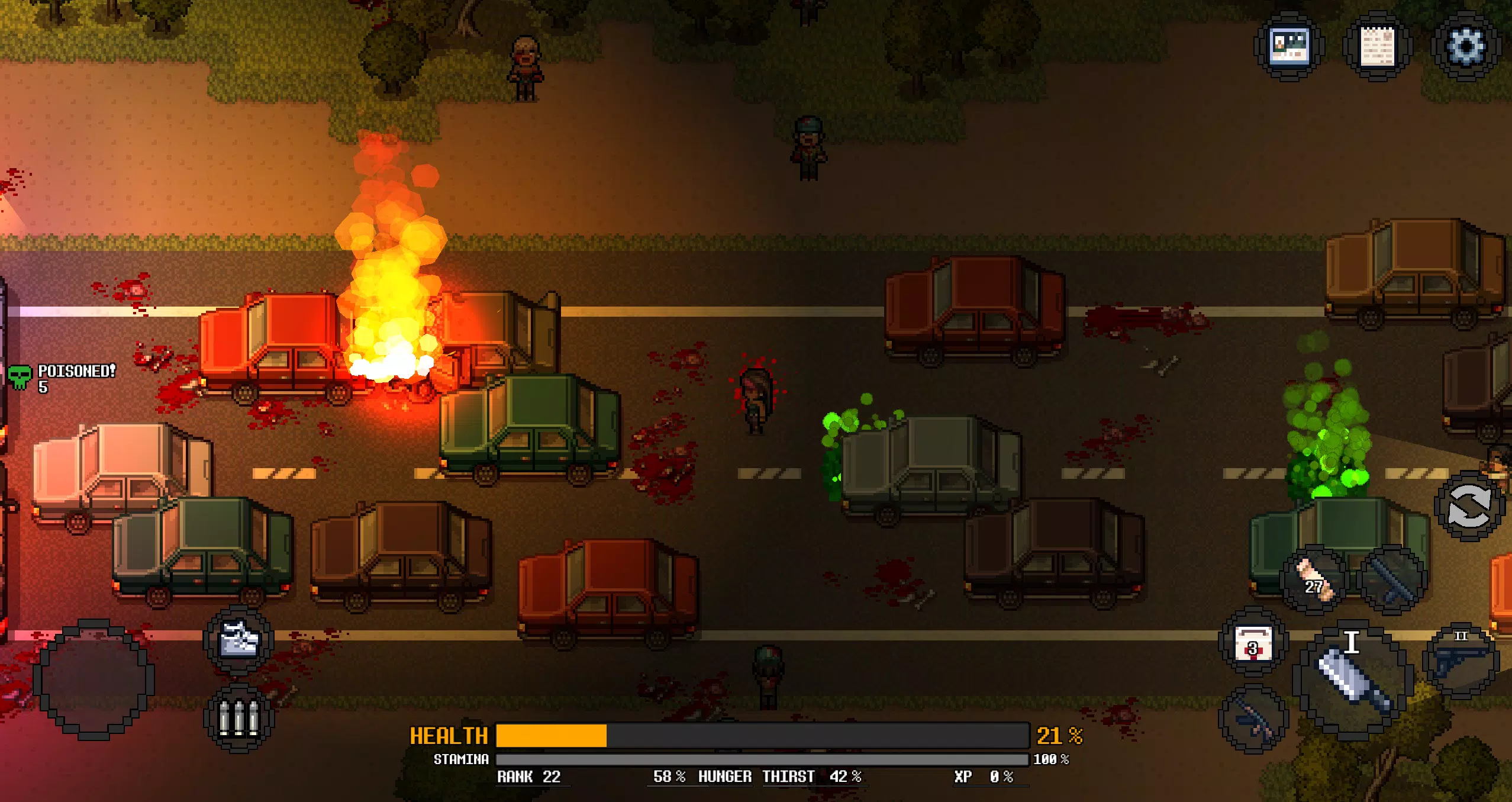The image size is (1512, 802).
Task: Click the STAMINA 100% bar
Action: tap(763, 759)
